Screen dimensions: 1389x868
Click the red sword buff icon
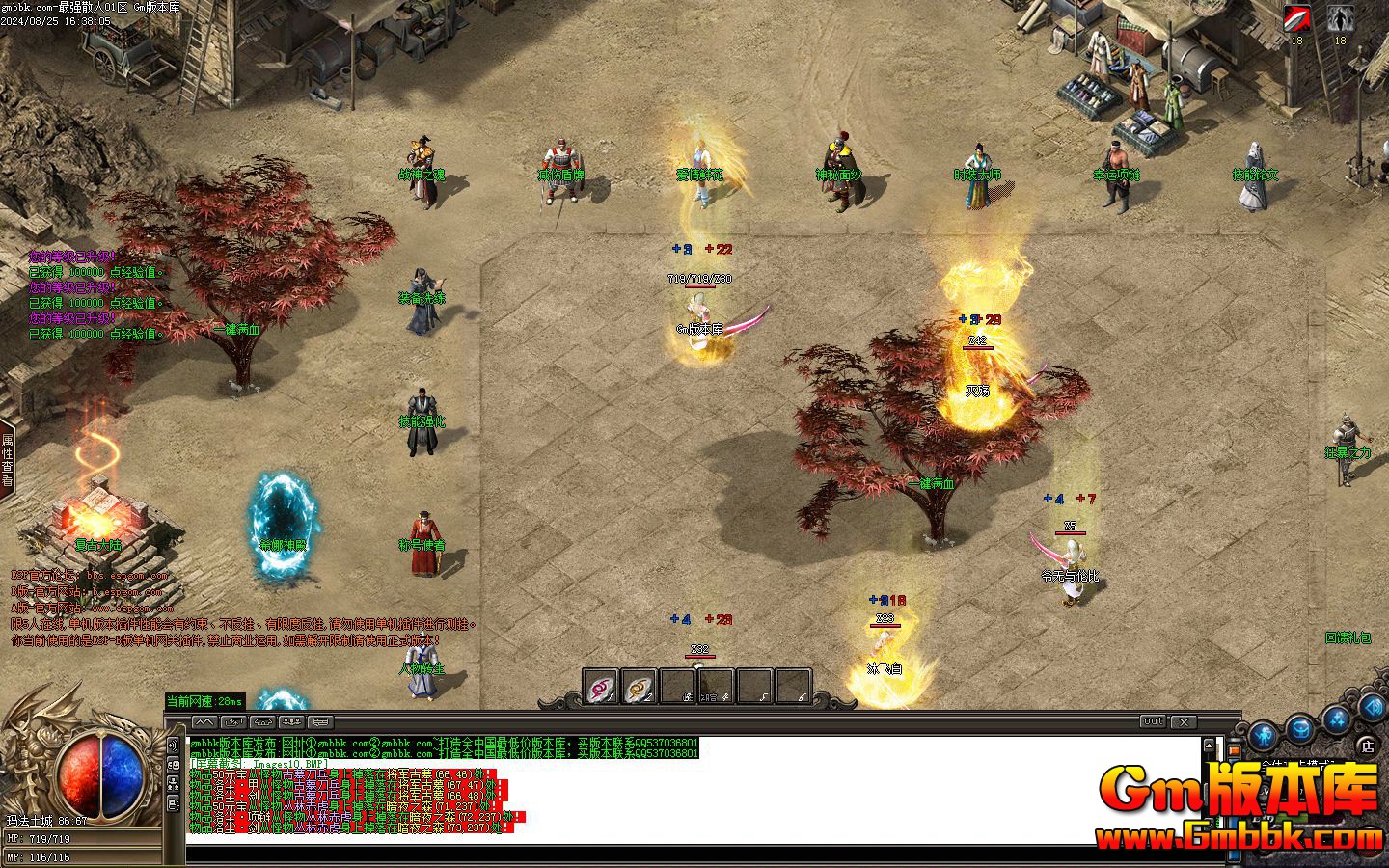click(x=1296, y=18)
